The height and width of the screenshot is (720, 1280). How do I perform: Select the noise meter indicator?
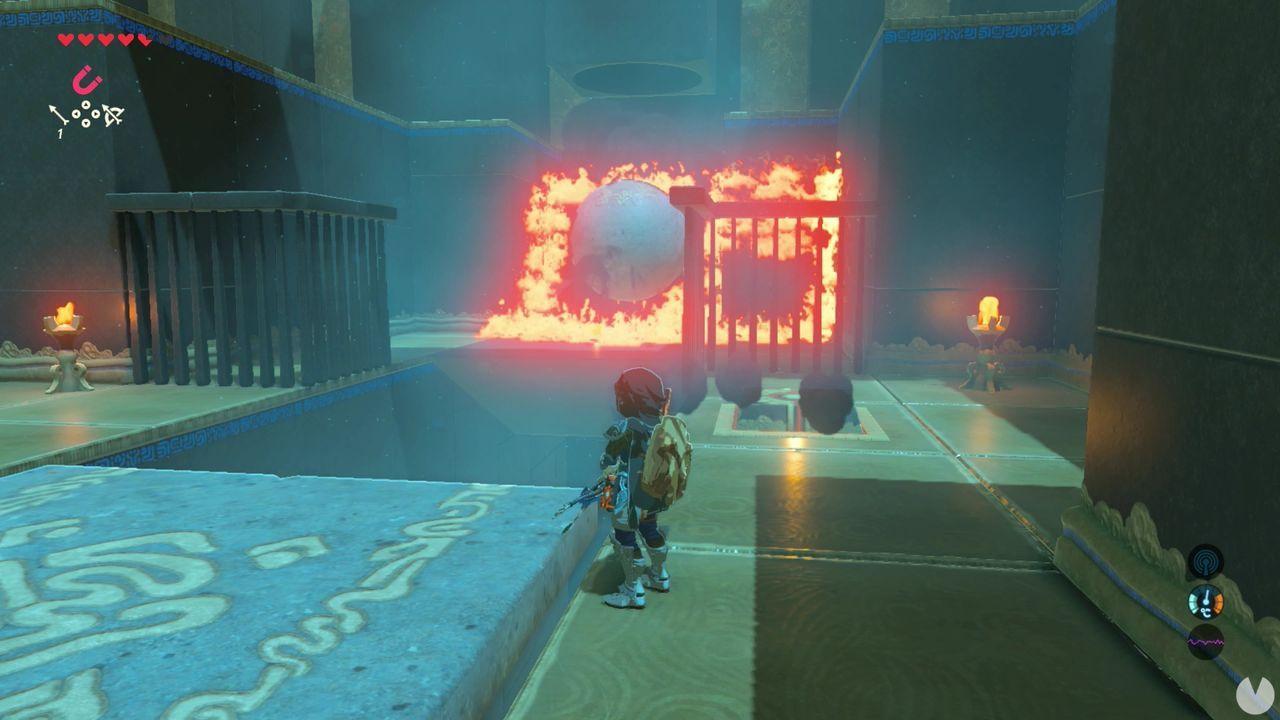tap(1206, 641)
